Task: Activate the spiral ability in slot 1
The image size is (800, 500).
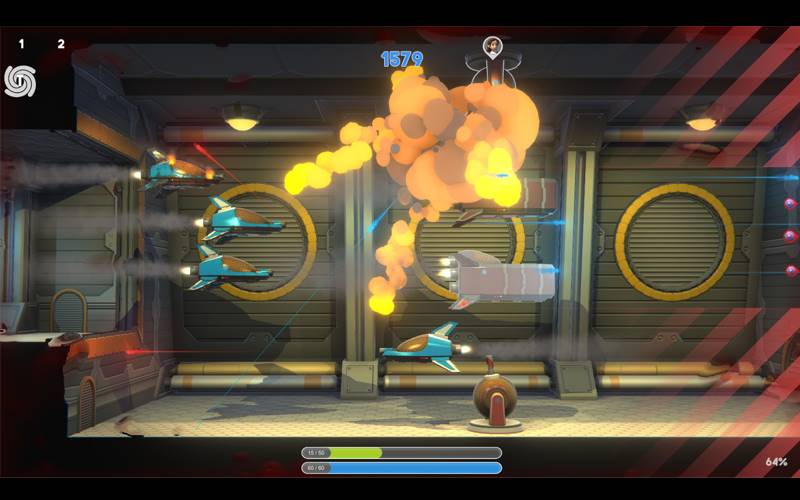Action: pyautogui.click(x=20, y=80)
